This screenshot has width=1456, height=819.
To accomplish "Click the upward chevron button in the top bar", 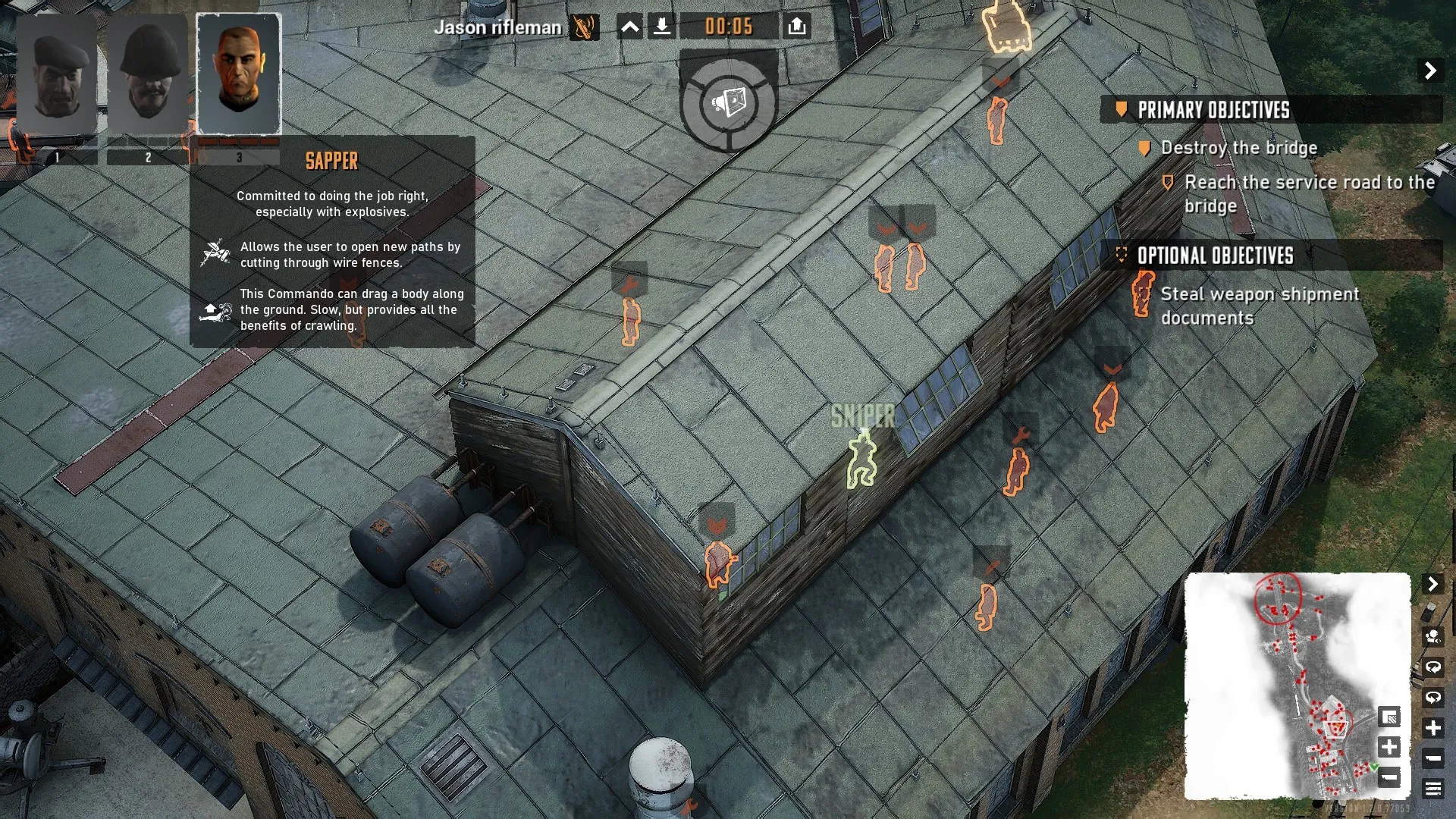I will (629, 27).
